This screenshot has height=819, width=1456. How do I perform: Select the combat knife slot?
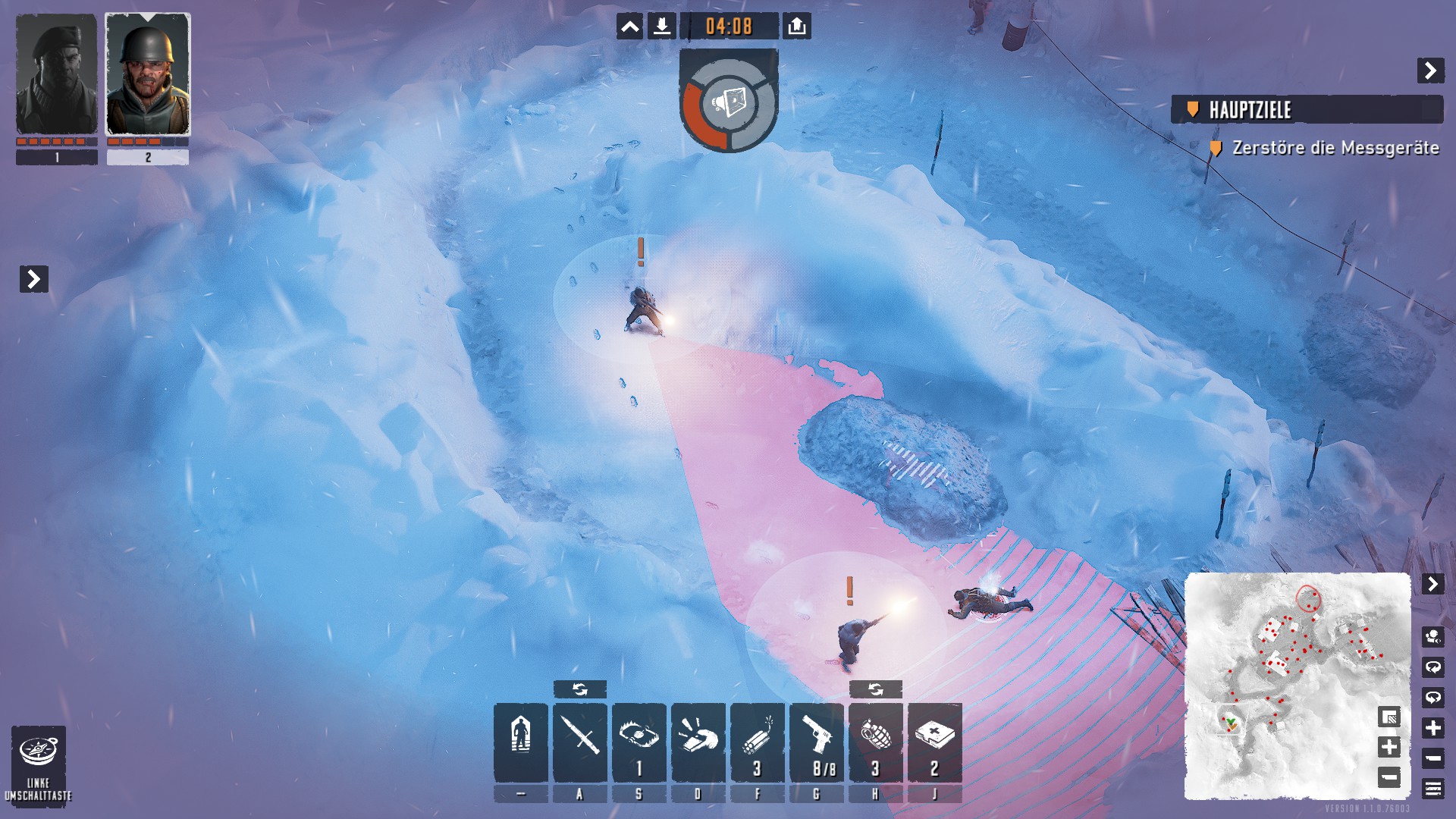tap(580, 742)
